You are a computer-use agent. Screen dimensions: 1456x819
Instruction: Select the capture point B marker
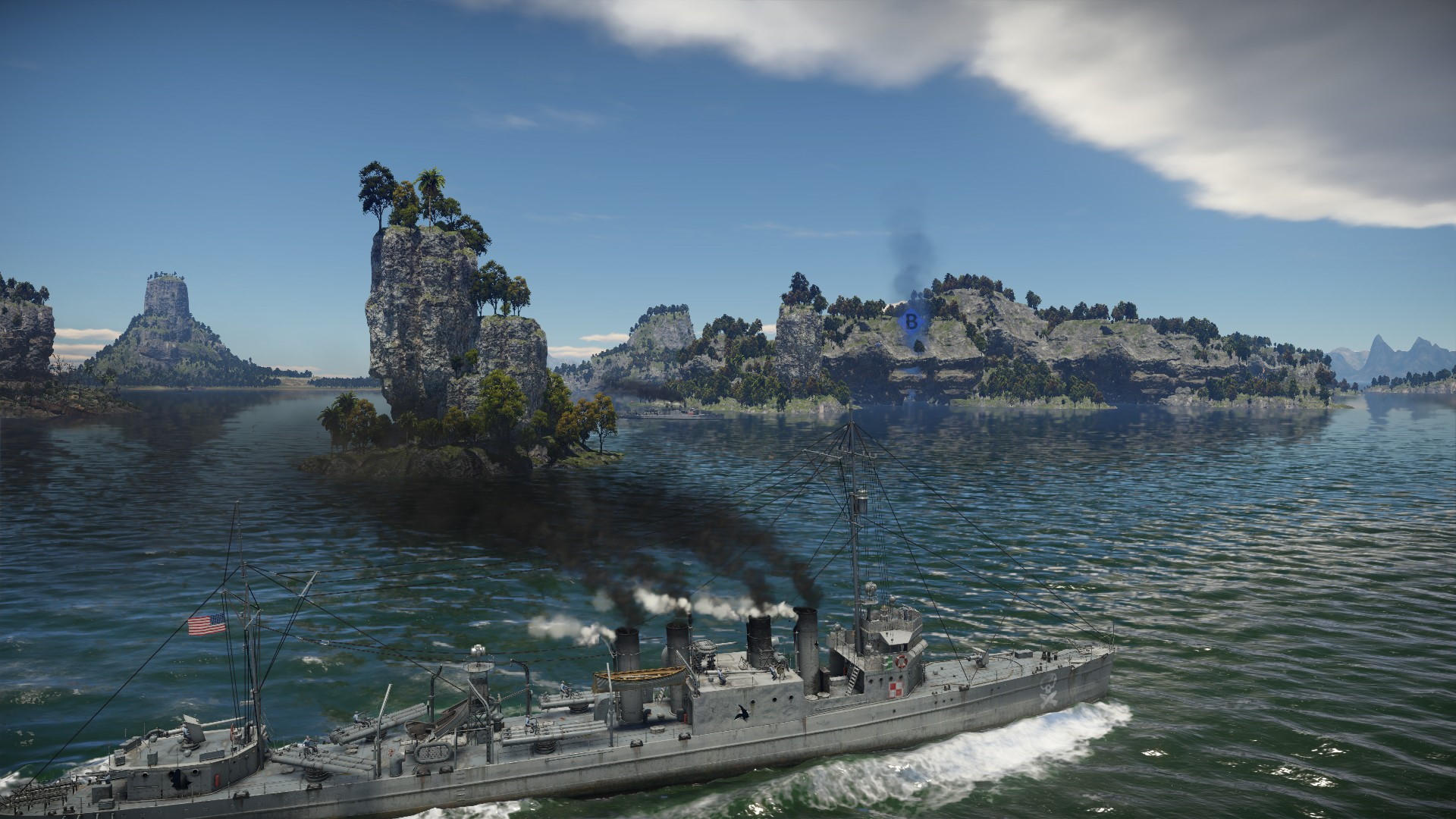(x=912, y=321)
